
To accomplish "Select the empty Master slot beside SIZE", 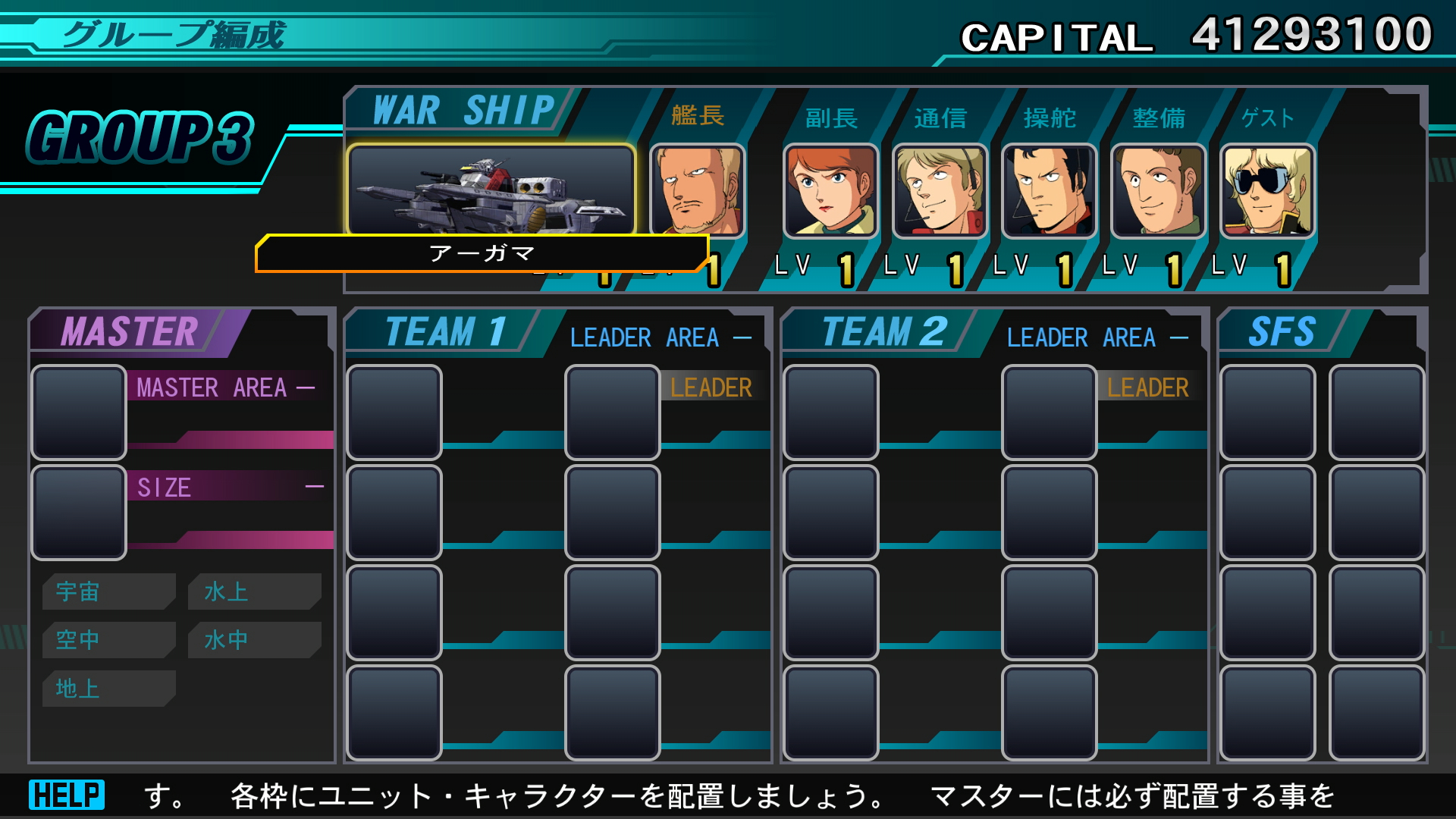I will click(79, 513).
